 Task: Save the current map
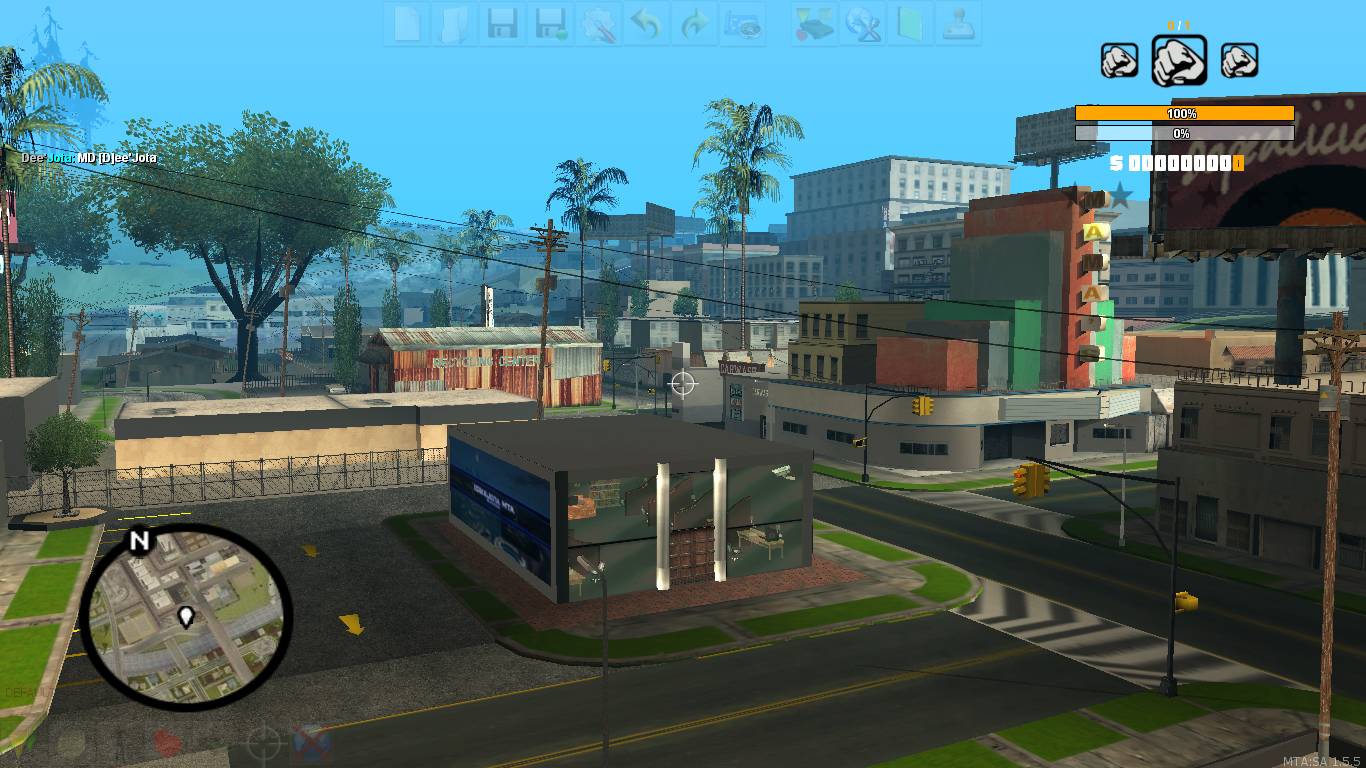pos(504,25)
